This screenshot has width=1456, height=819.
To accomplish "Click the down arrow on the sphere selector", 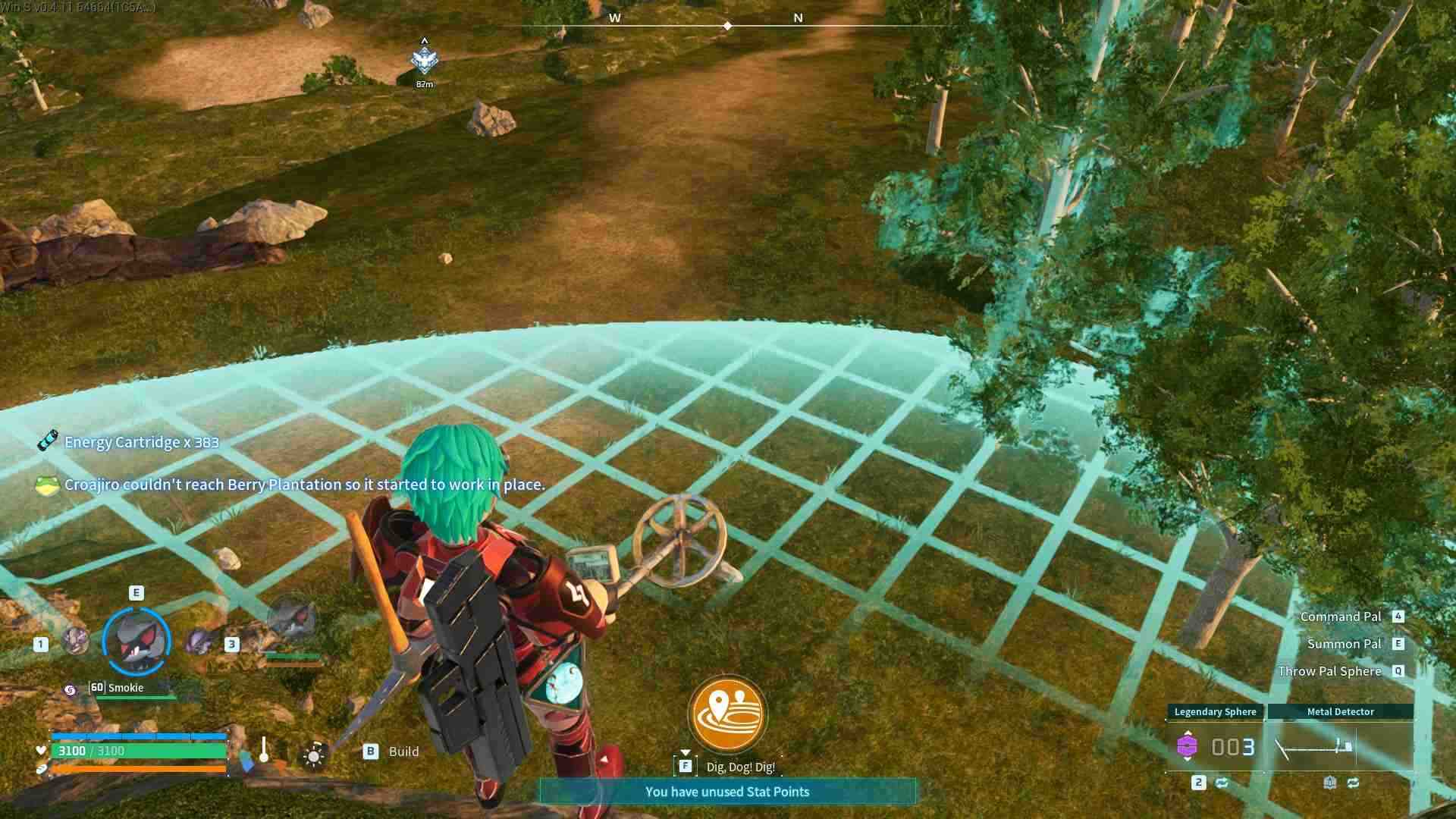I will (1188, 761).
